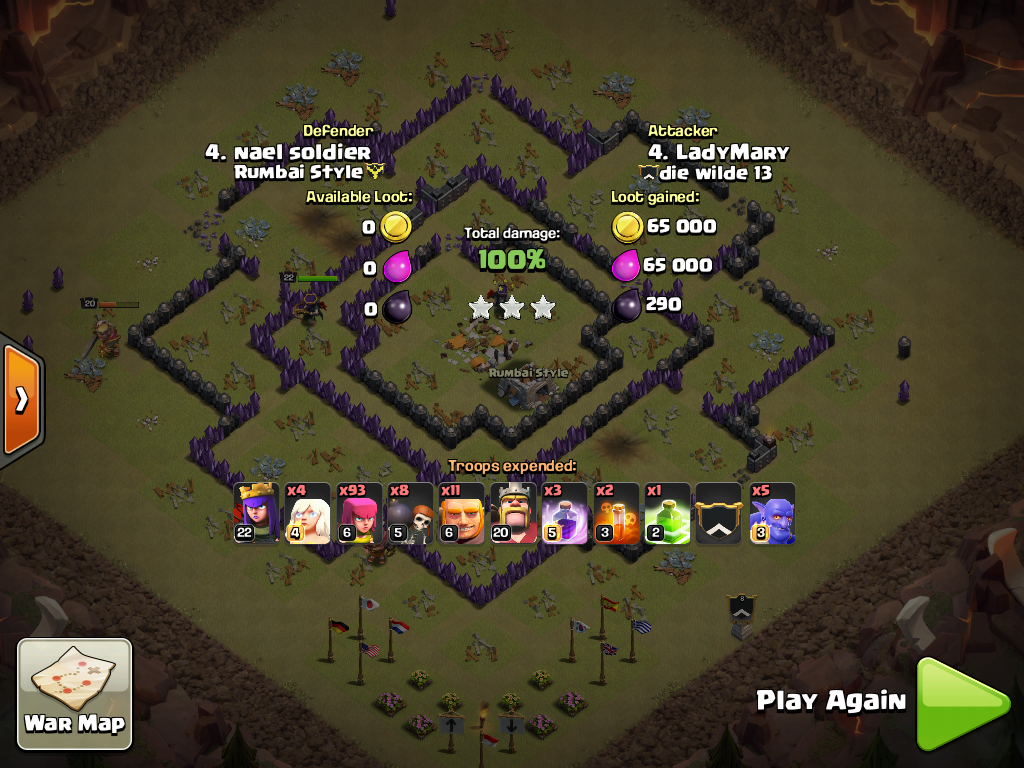
Task: Choose the blue Minion troop card
Action: 772,514
